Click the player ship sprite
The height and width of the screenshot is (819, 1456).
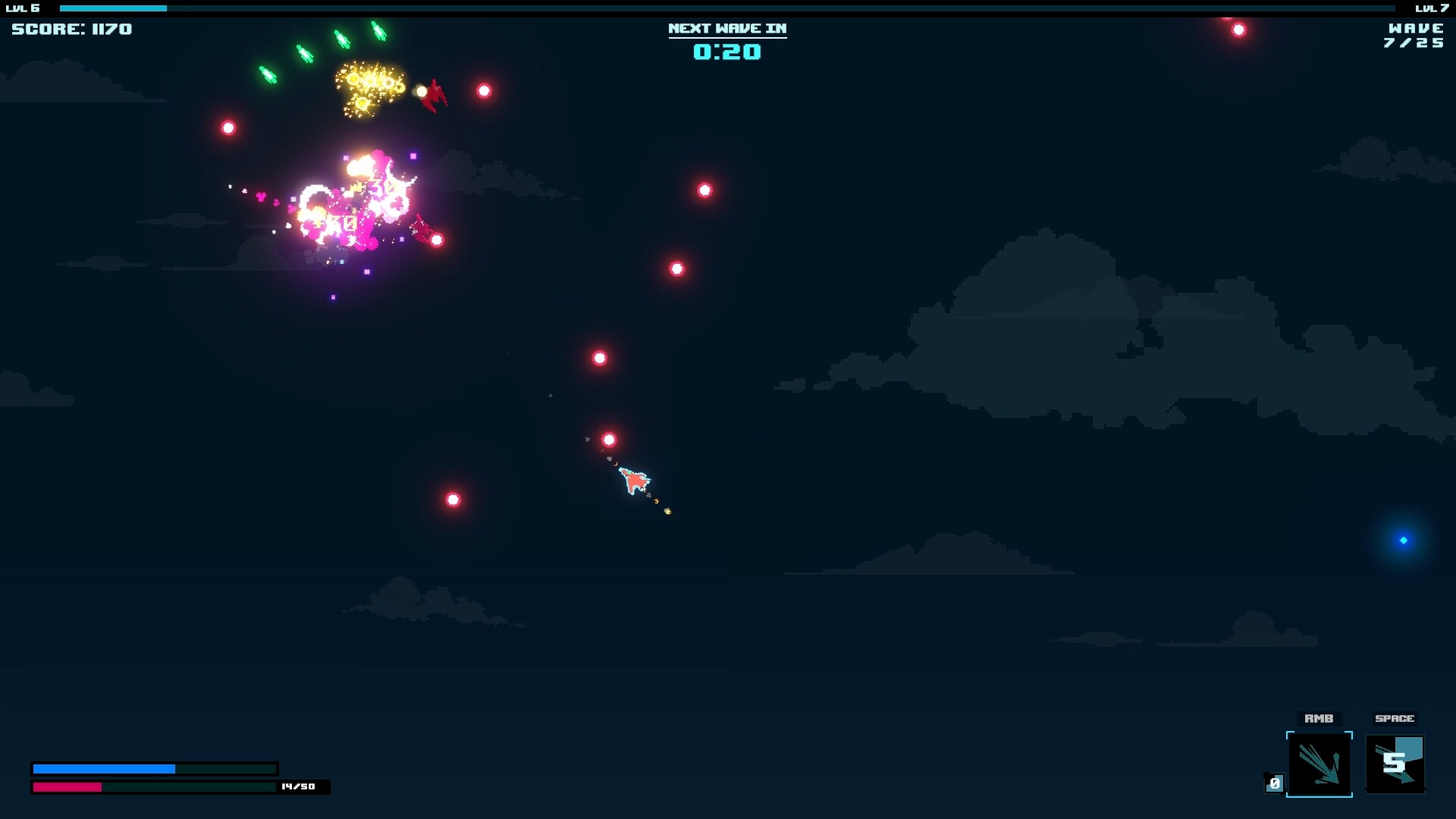click(633, 480)
